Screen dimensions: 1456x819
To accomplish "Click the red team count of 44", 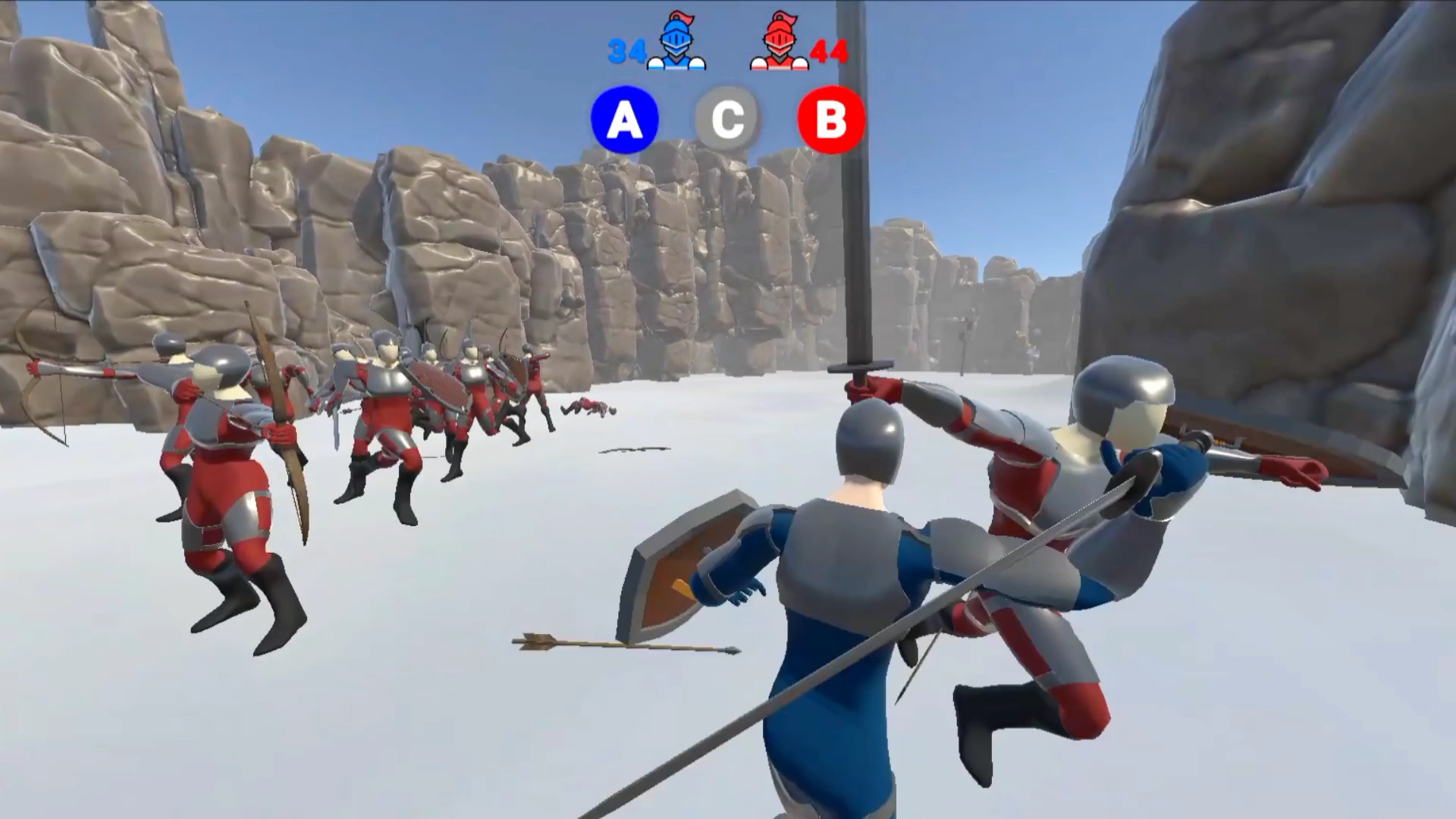I will tap(828, 52).
